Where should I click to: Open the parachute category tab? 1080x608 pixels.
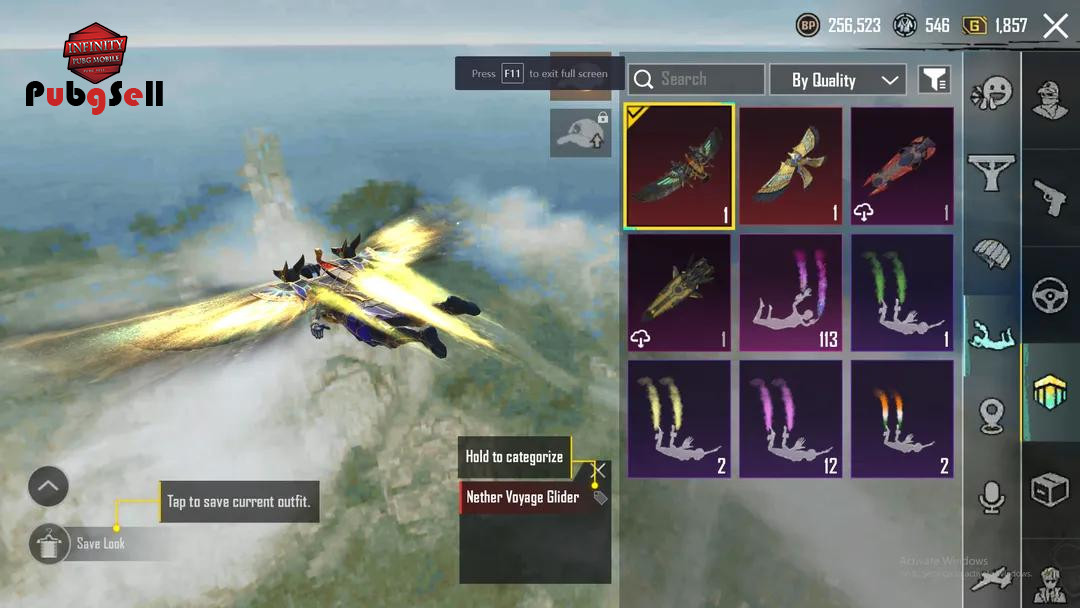[x=991, y=255]
